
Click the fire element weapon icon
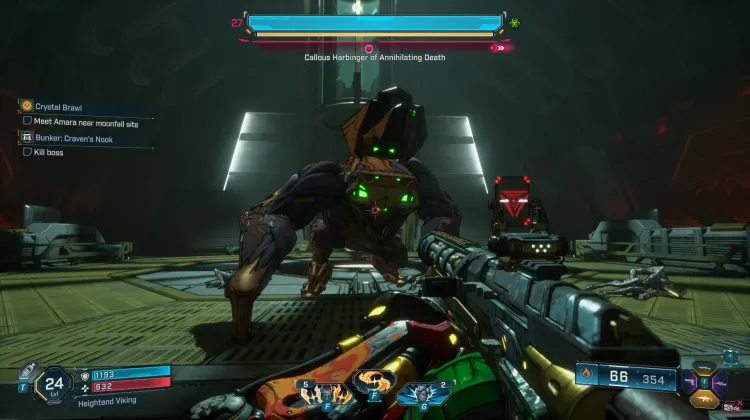tap(586, 378)
